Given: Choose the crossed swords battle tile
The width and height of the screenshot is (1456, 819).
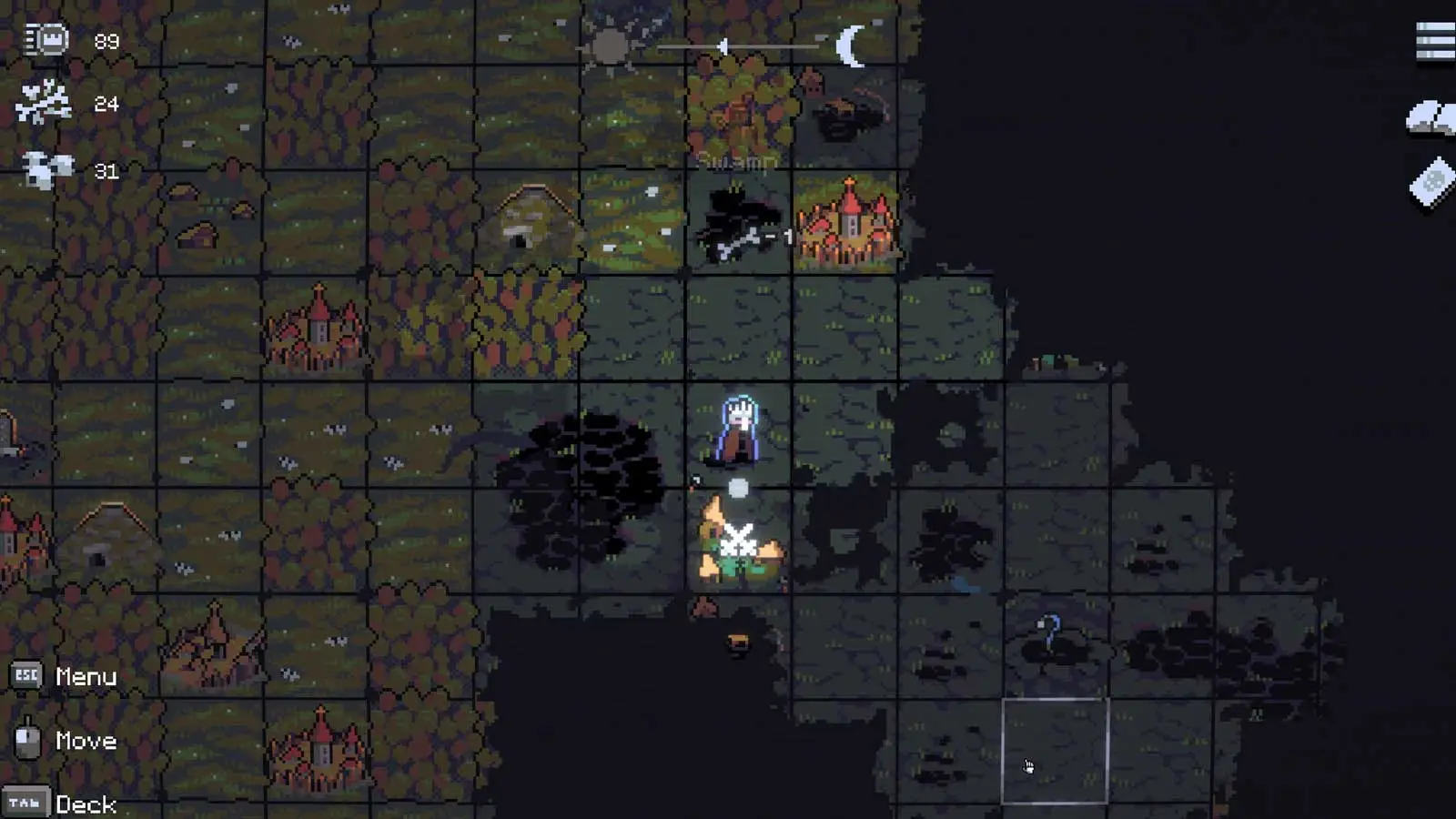Looking at the screenshot, I should (738, 542).
